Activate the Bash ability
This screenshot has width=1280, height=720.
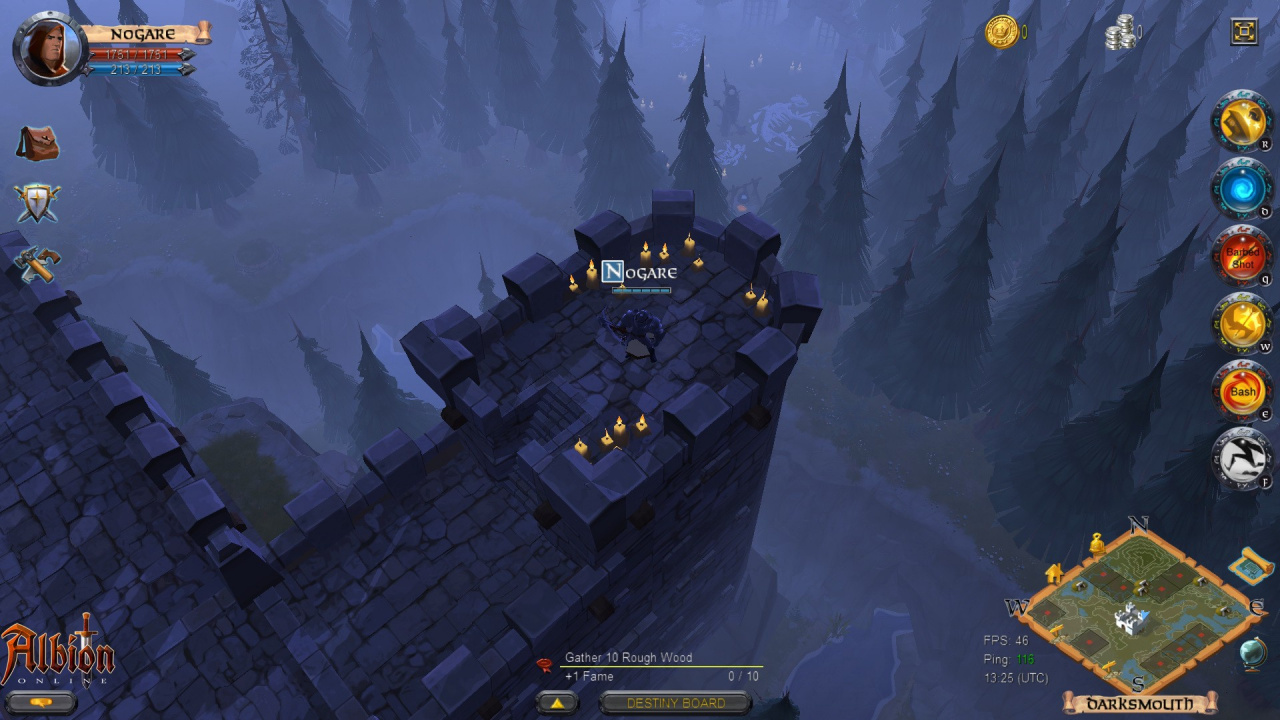point(1242,391)
